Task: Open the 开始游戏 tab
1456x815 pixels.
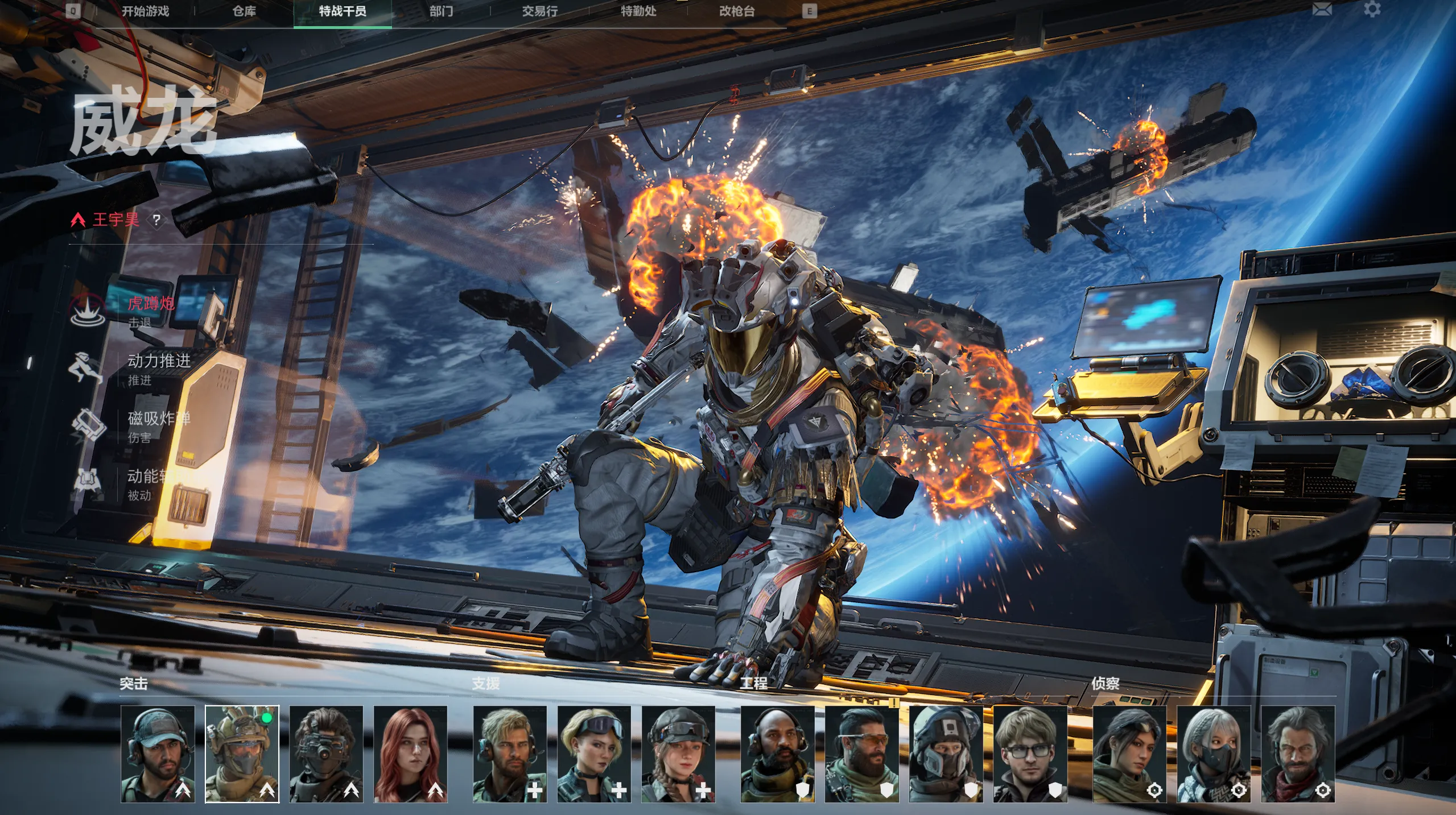Action: point(145,11)
